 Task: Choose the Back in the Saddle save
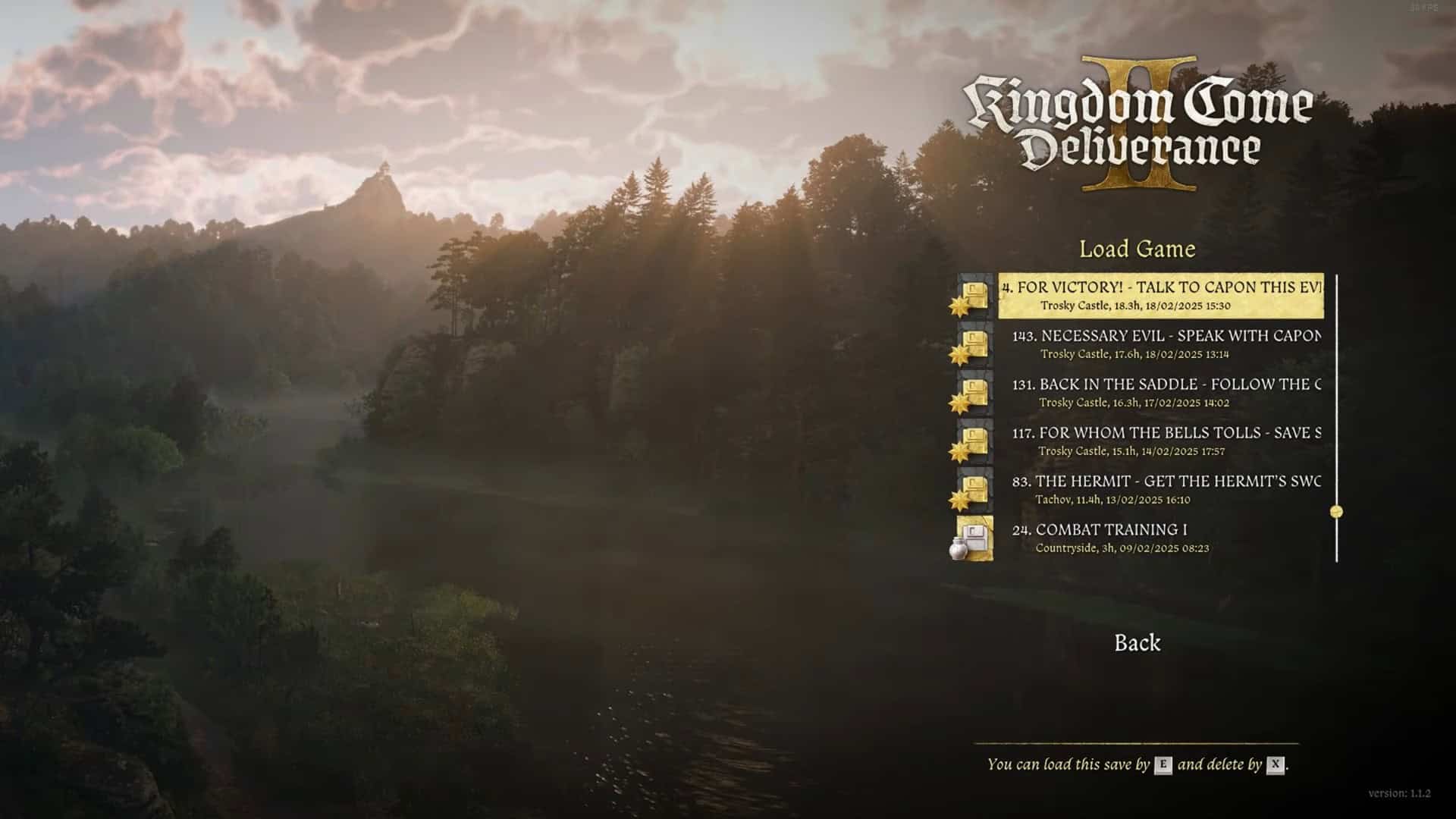pyautogui.click(x=1165, y=393)
